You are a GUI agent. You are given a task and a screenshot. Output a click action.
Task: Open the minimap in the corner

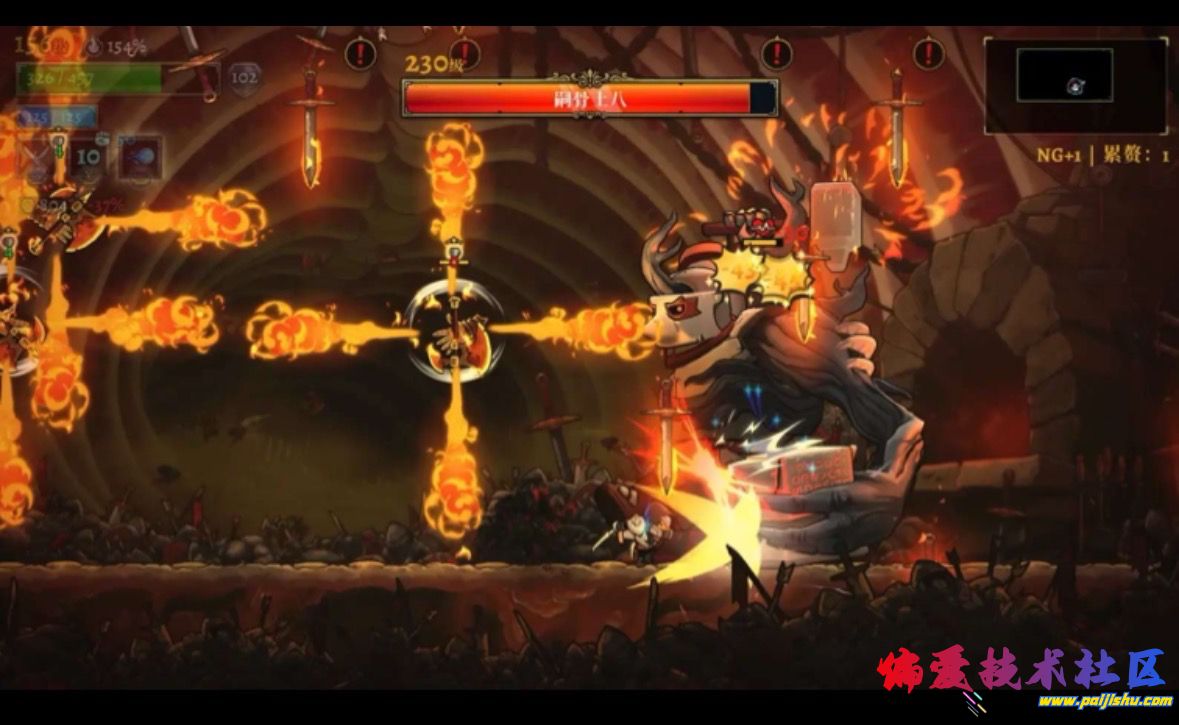(1075, 83)
